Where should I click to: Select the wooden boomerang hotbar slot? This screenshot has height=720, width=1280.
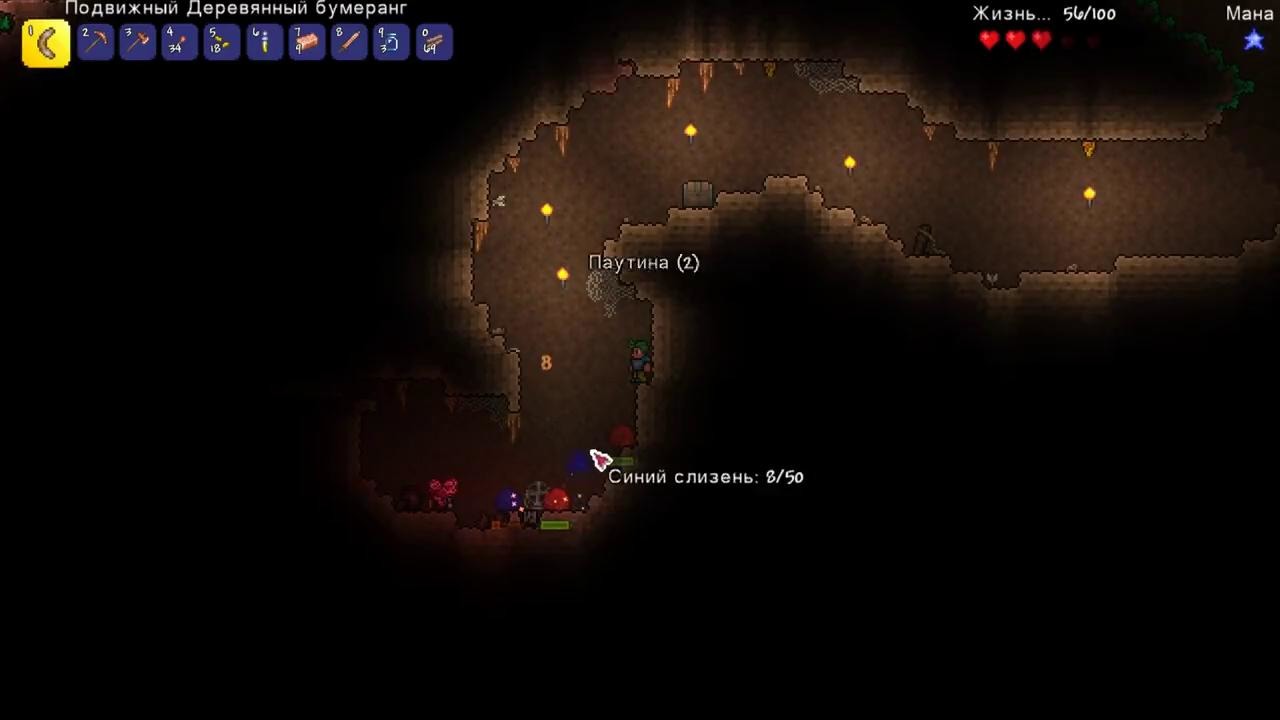pyautogui.click(x=46, y=43)
